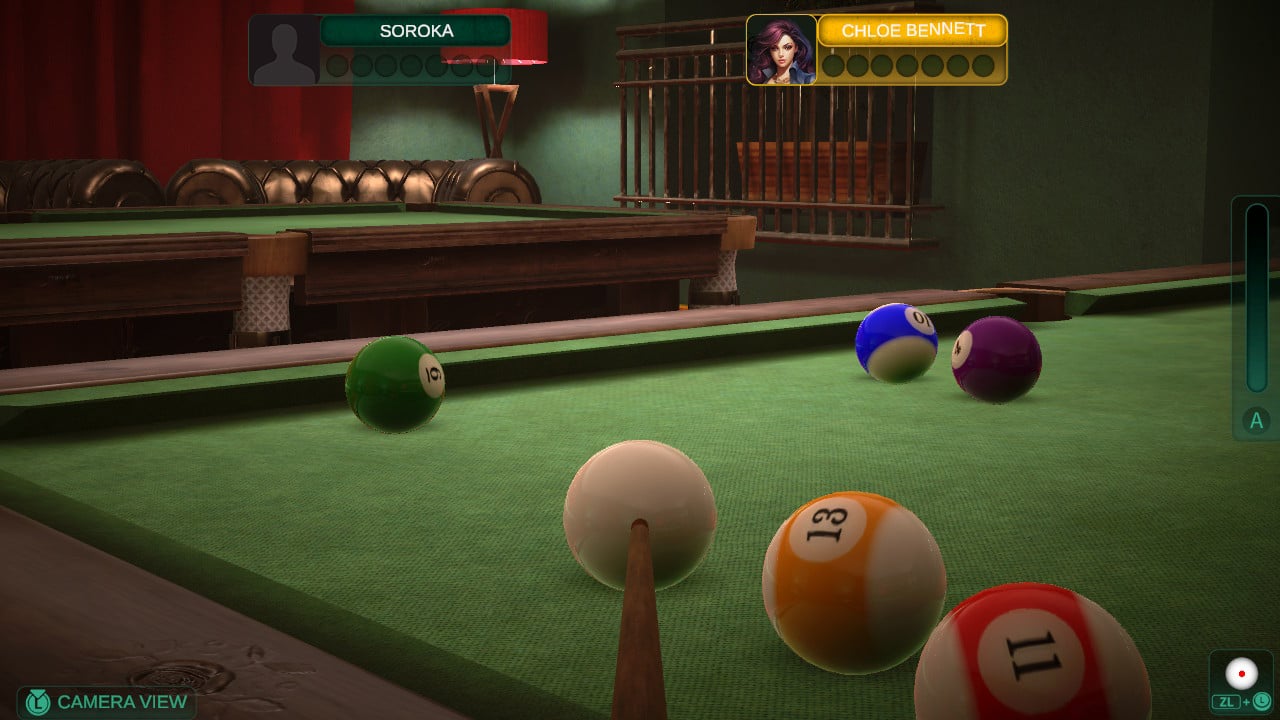Select the Chloe Bennett name banner
Screen dimensions: 1280x720
(912, 31)
